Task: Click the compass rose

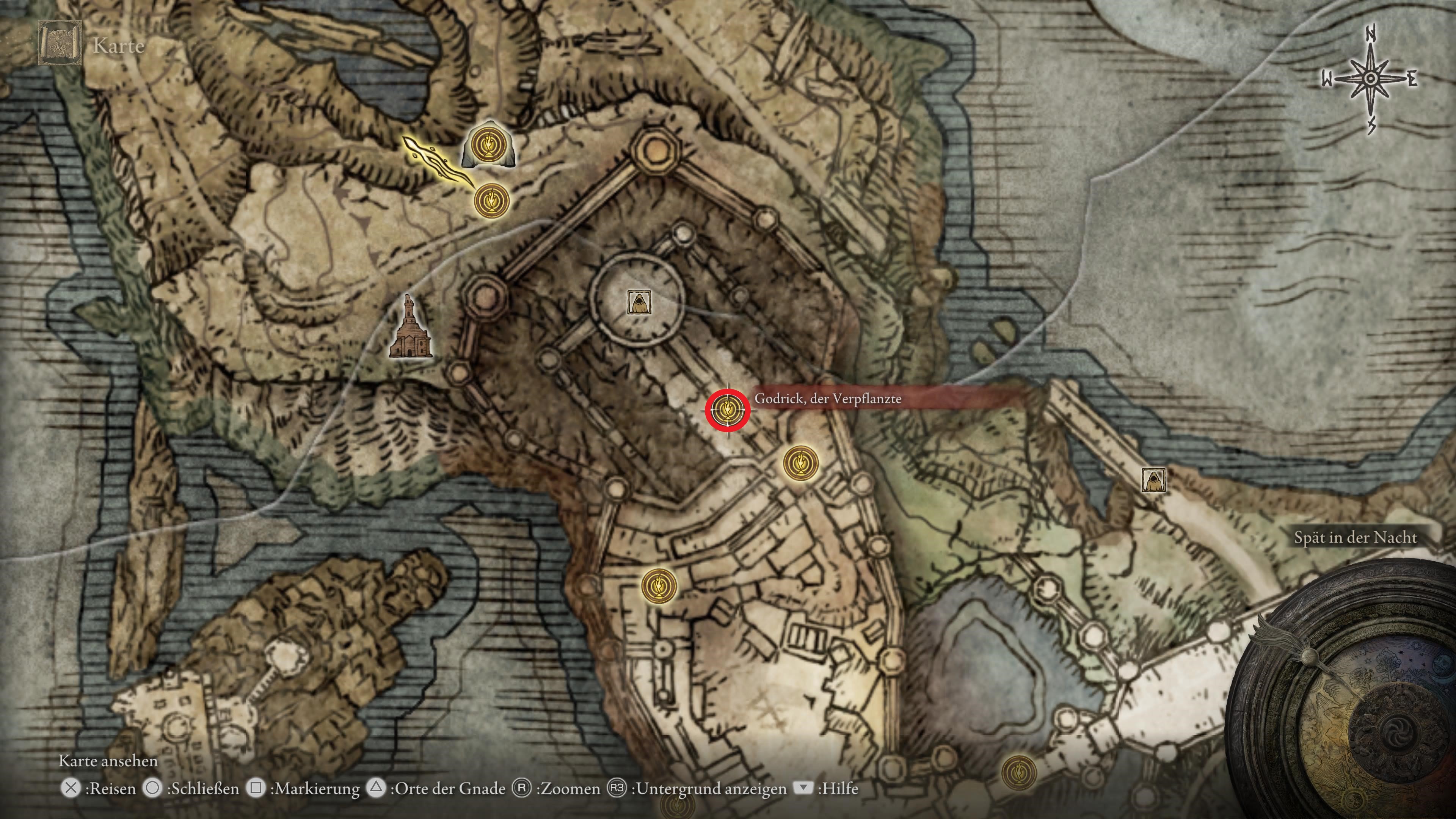Action: [1370, 79]
